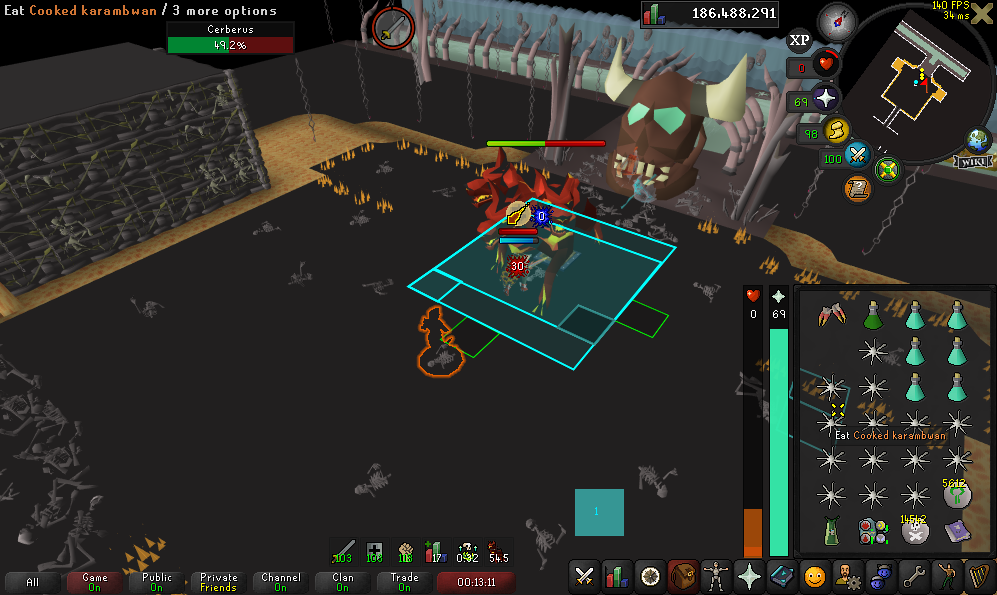The image size is (997, 595).
Task: Open the Combat Options tab
Action: coord(584,576)
